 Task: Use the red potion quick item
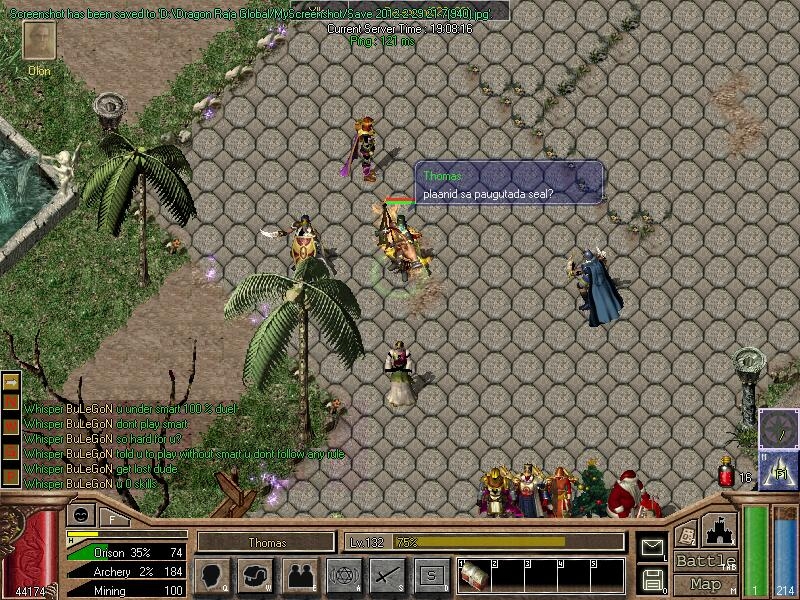[727, 474]
